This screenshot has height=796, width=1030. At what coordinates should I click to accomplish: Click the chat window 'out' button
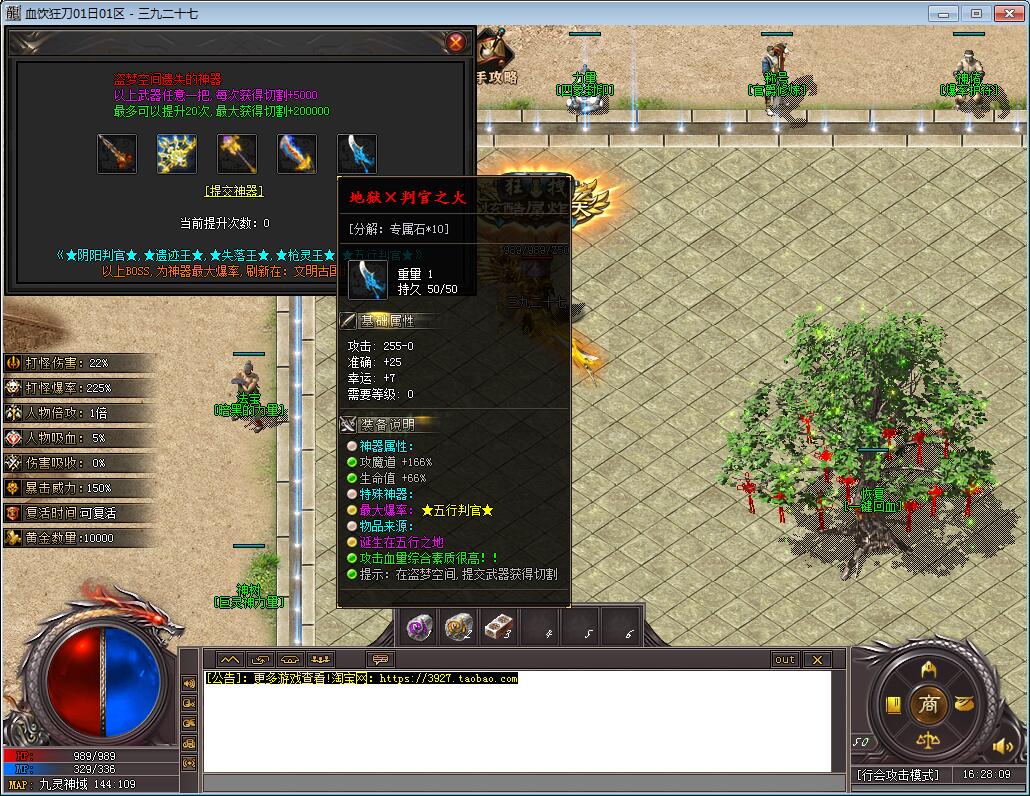pyautogui.click(x=785, y=660)
